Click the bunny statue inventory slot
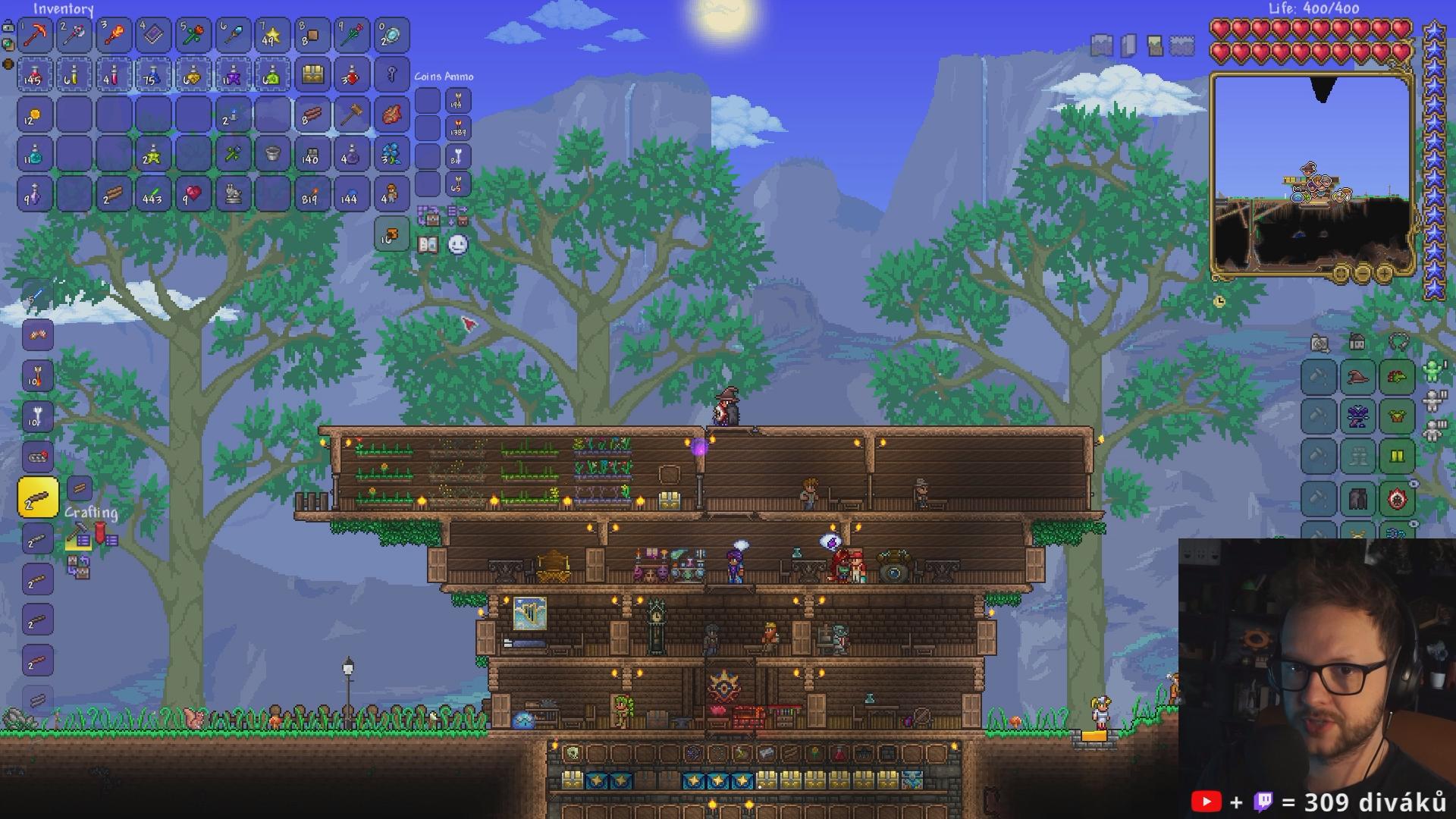 [232, 195]
